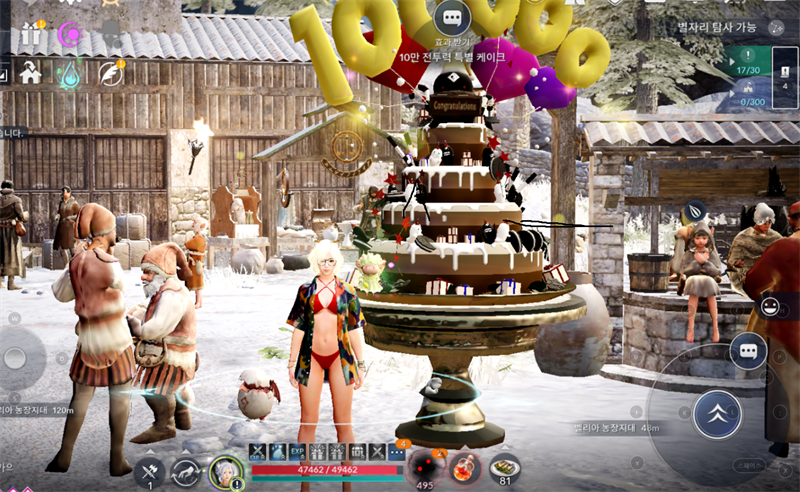Open the character portrait menu
Image resolution: width=800 pixels, height=492 pixels.
(226, 472)
